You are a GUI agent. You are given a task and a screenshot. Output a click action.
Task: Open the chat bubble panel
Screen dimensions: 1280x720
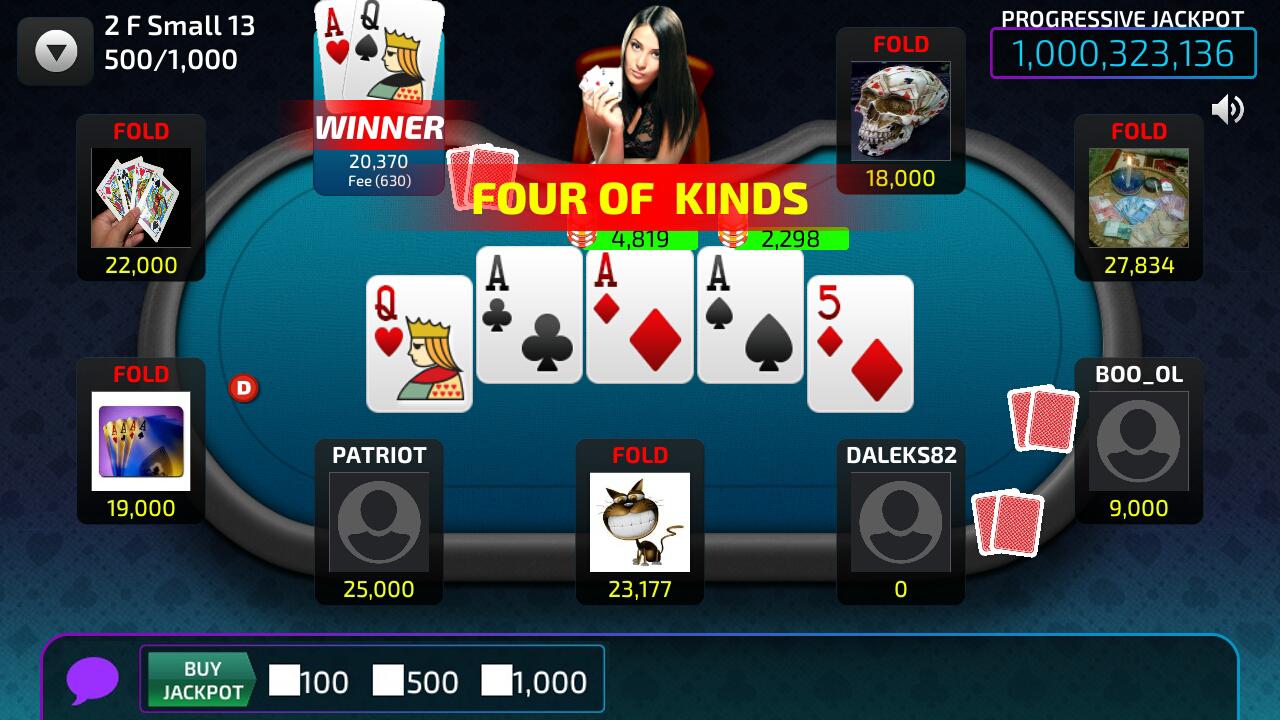pos(93,680)
